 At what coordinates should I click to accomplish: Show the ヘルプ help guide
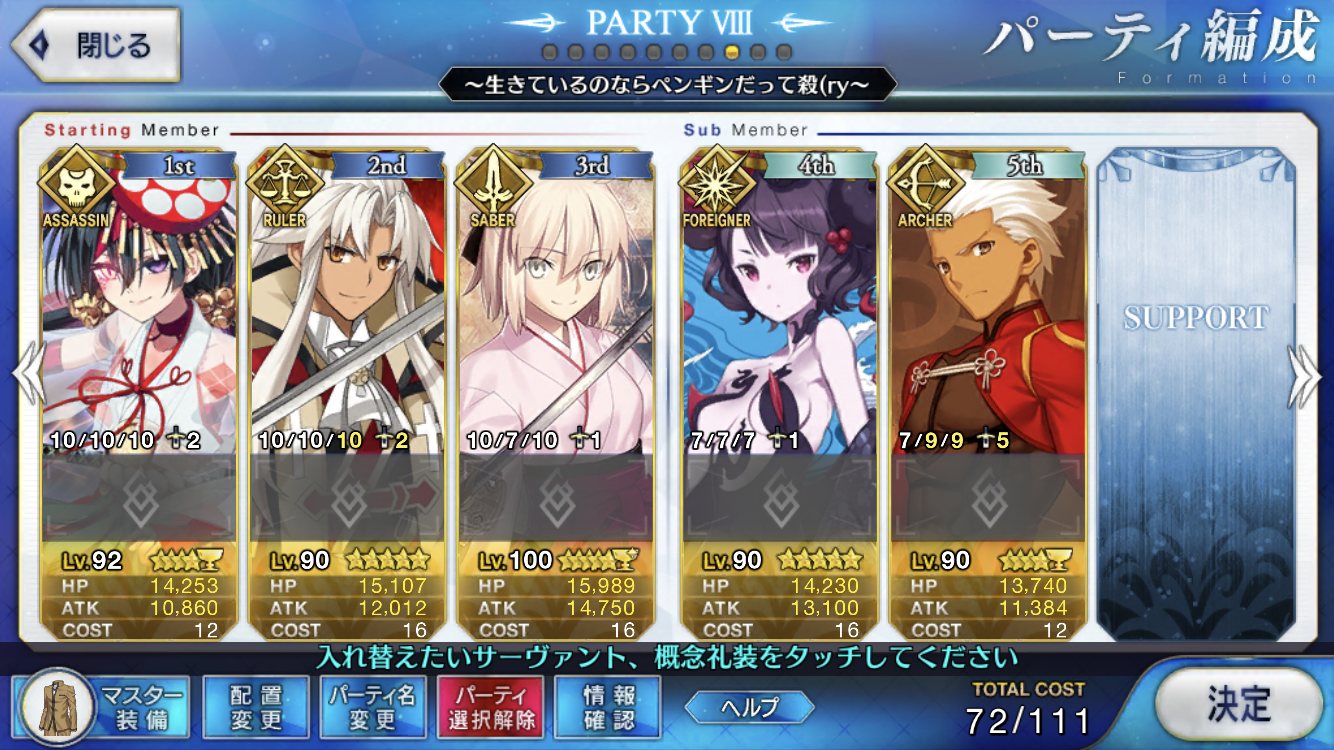(x=749, y=706)
